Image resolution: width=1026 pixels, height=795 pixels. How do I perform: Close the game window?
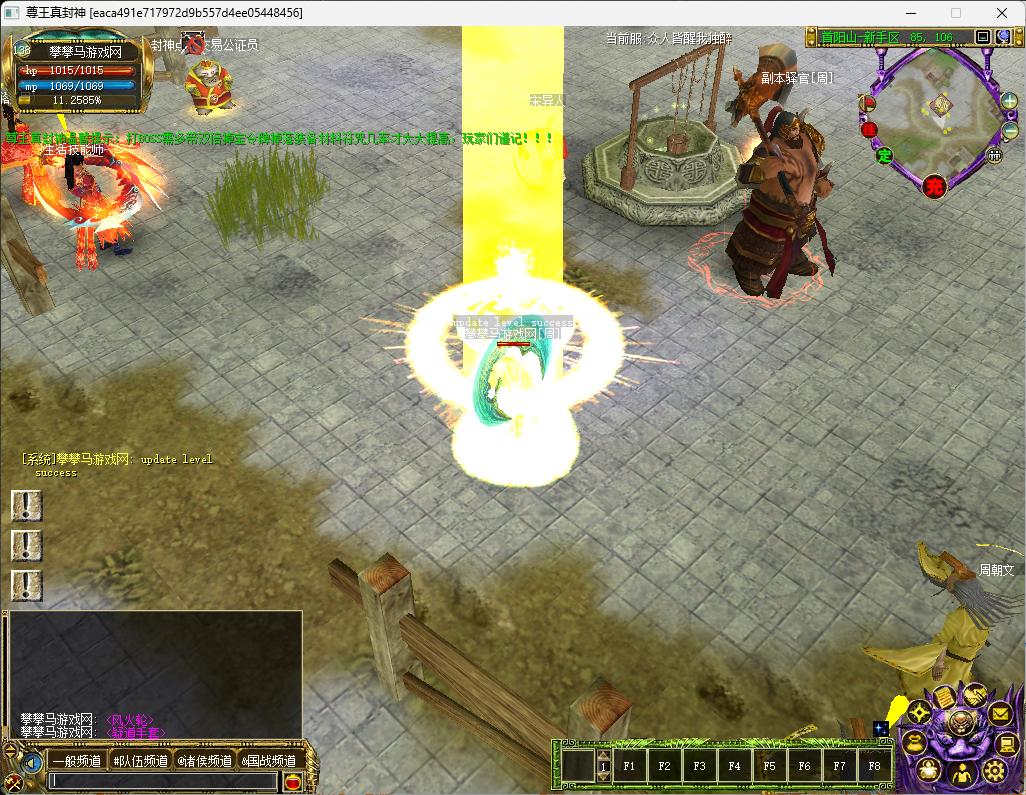1002,13
